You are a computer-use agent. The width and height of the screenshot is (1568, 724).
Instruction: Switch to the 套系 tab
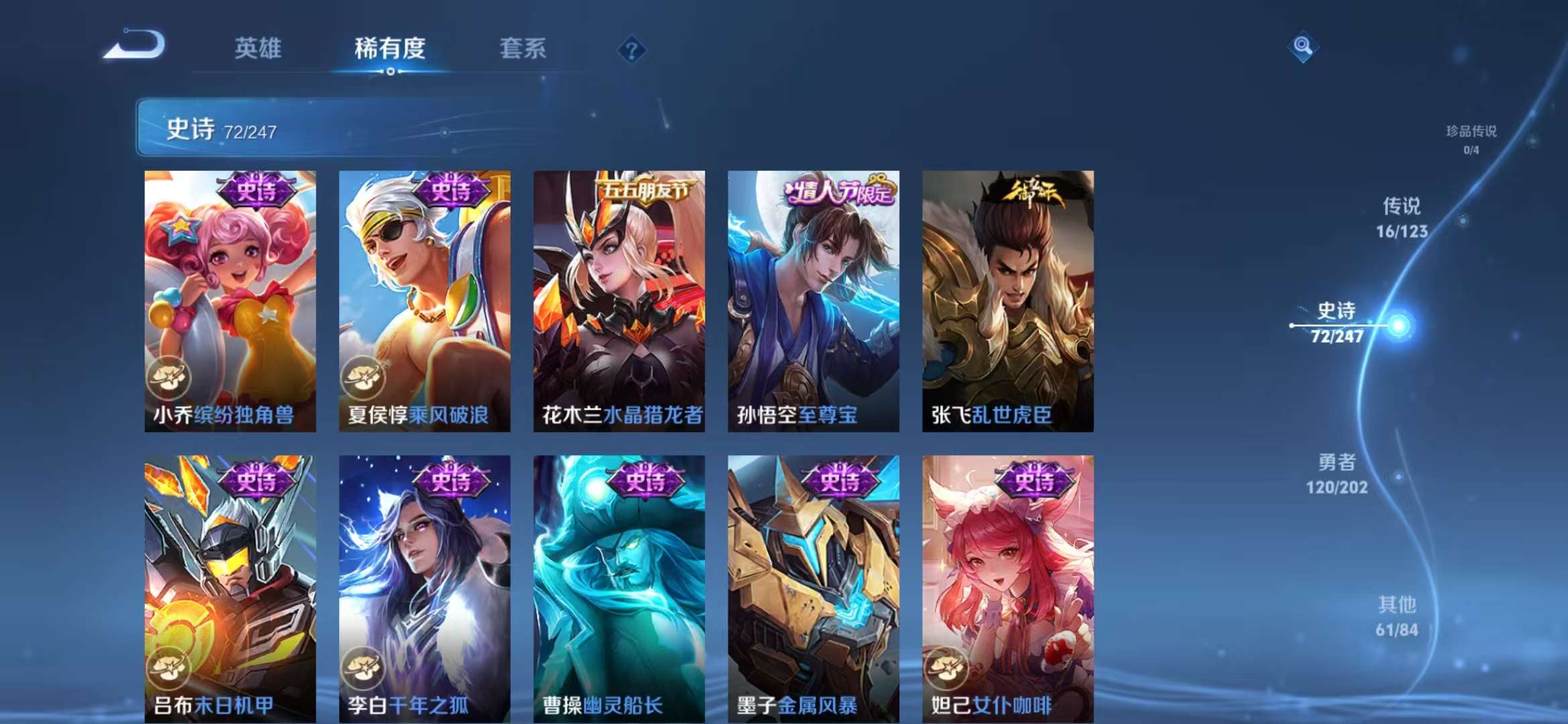pyautogui.click(x=522, y=48)
